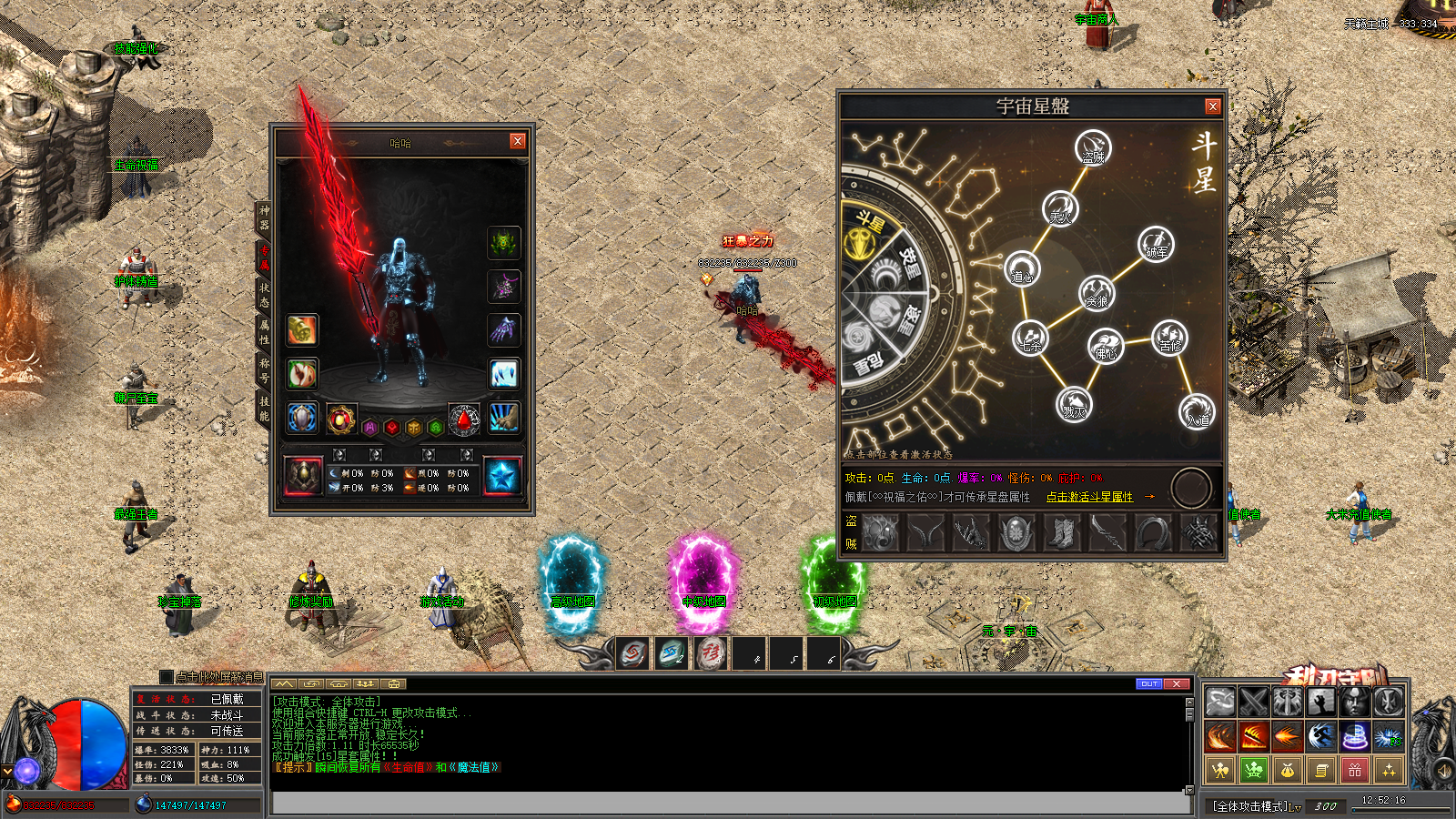1456x819 pixels.
Task: Close the 宇宙星盤 star chart window
Action: point(1212,106)
